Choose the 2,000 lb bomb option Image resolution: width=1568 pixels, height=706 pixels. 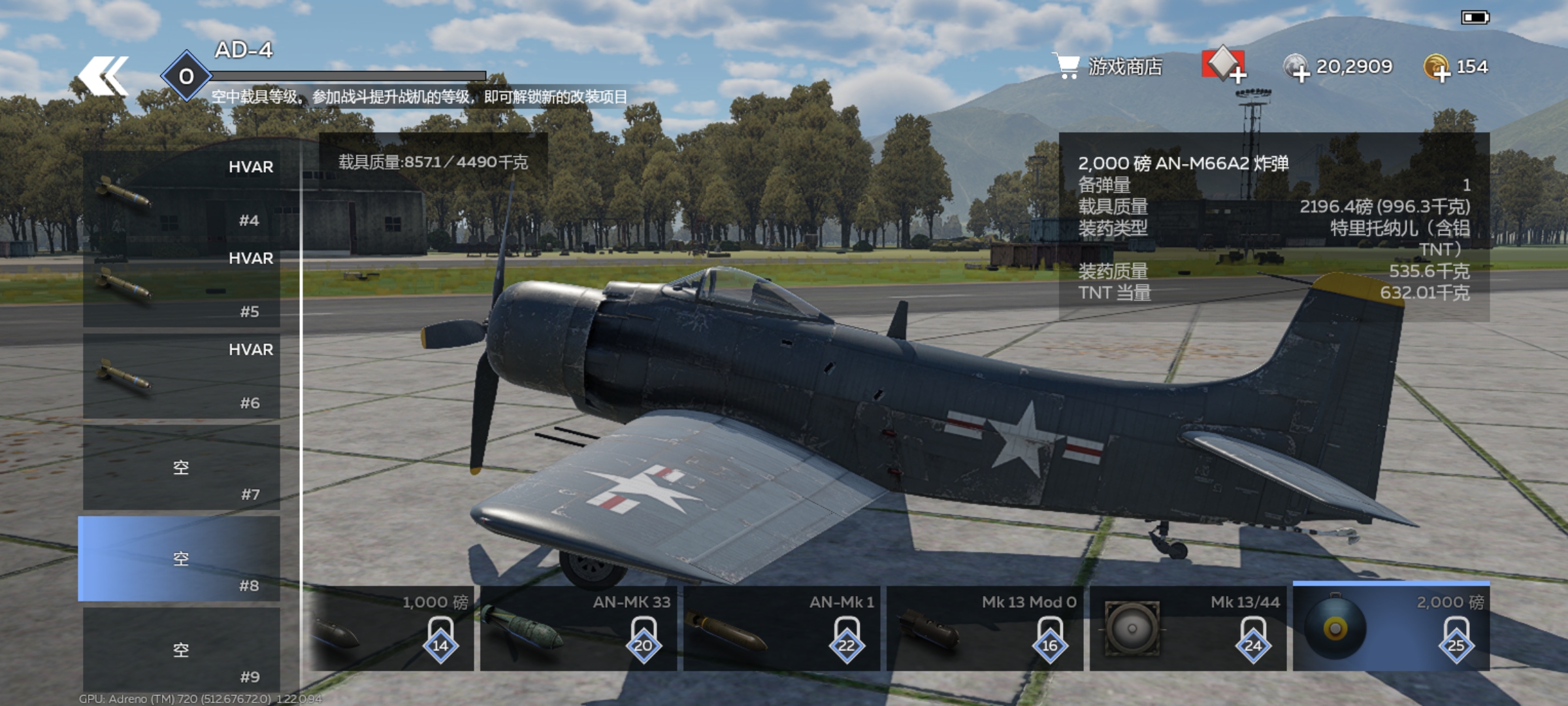click(1392, 629)
